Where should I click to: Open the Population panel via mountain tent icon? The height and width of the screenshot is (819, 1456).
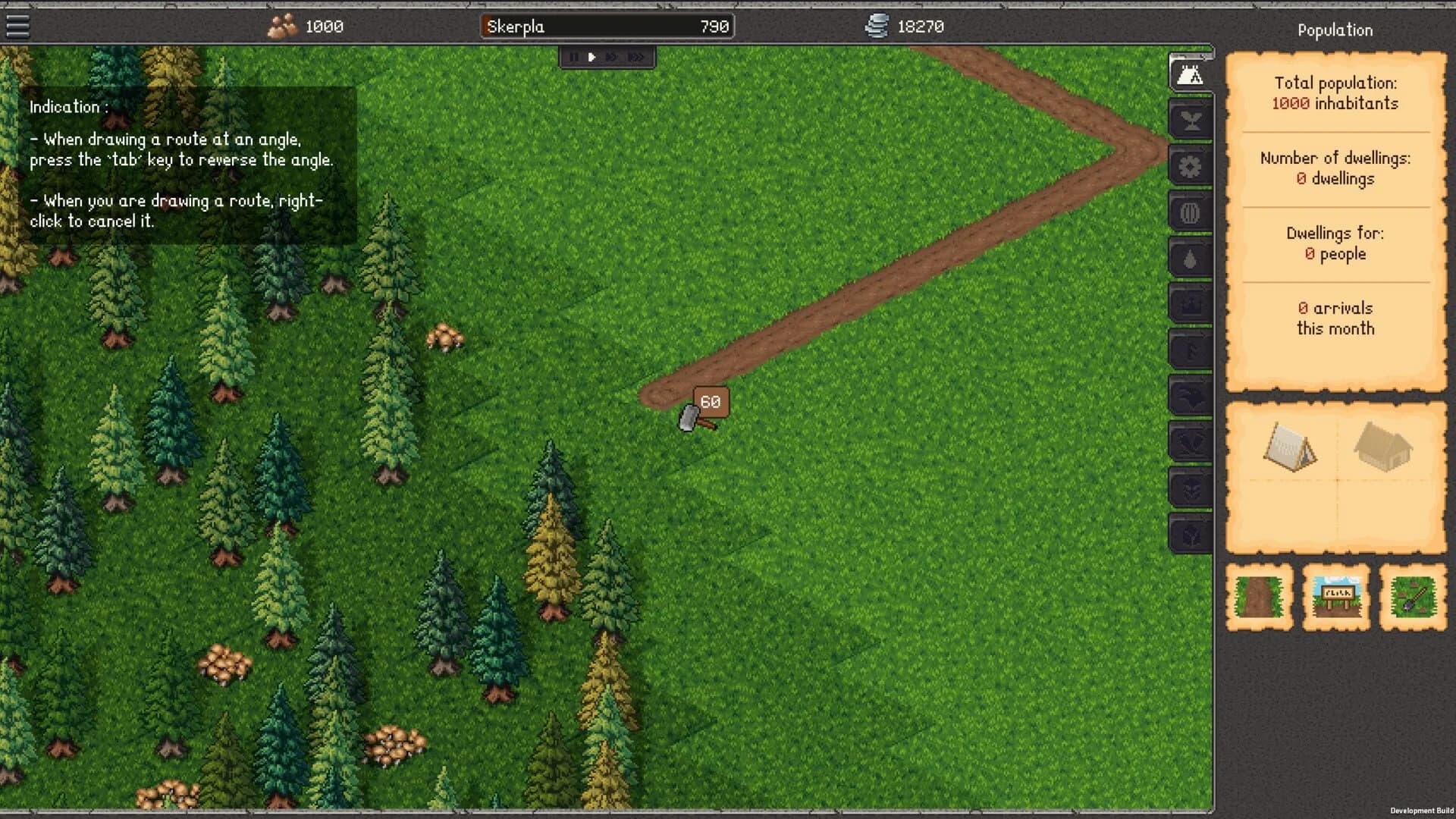pos(1190,74)
